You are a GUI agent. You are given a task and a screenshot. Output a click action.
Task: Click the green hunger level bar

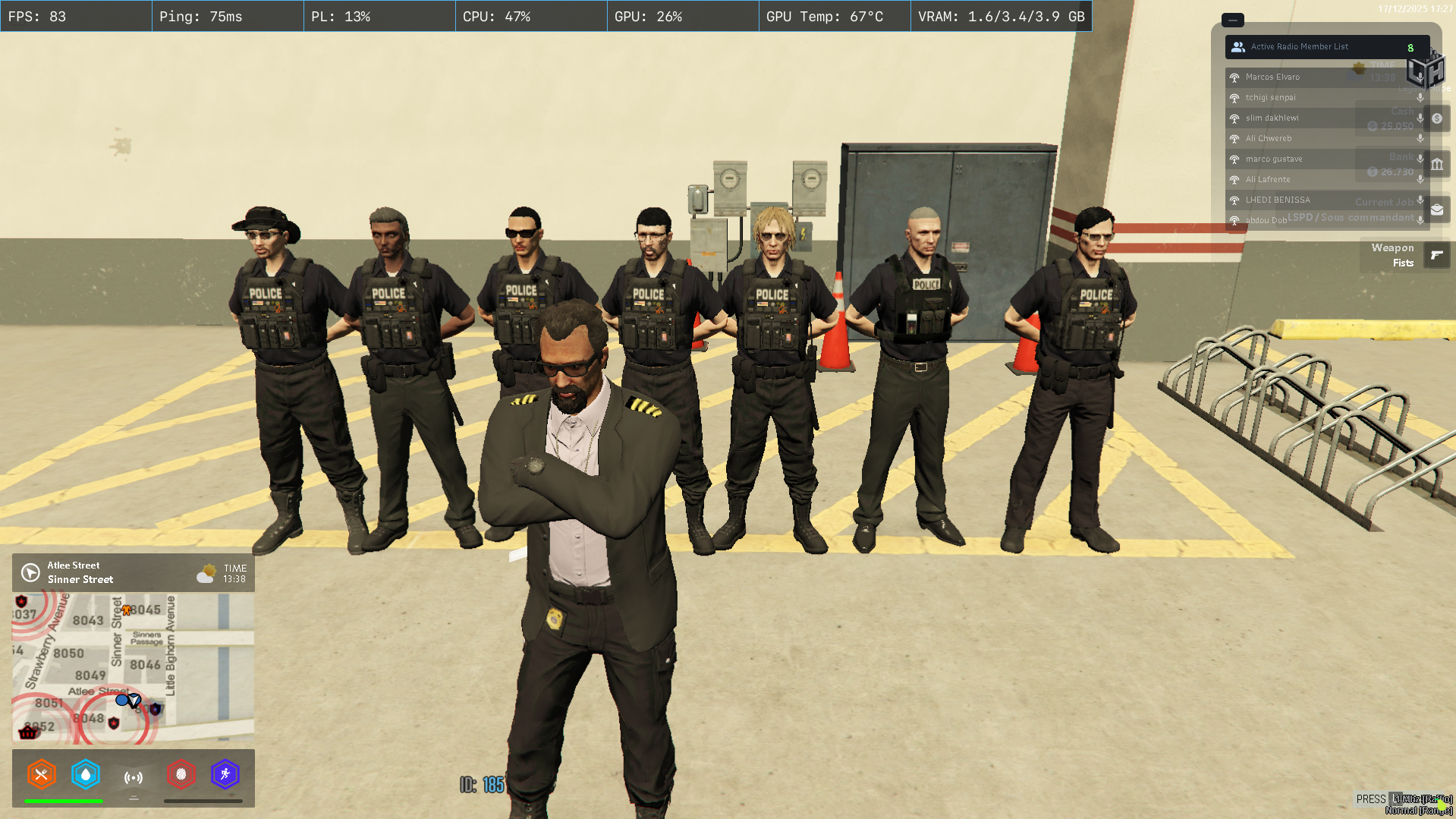[x=64, y=801]
